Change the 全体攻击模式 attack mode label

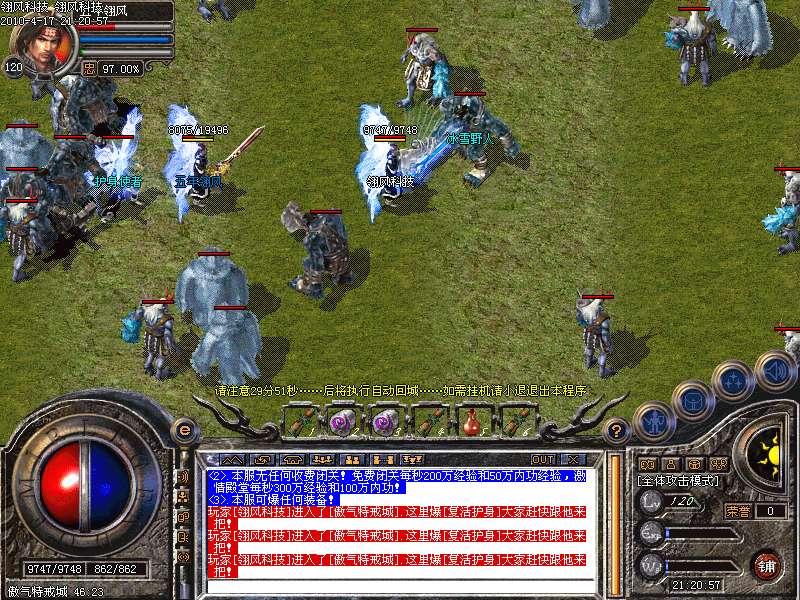click(679, 481)
